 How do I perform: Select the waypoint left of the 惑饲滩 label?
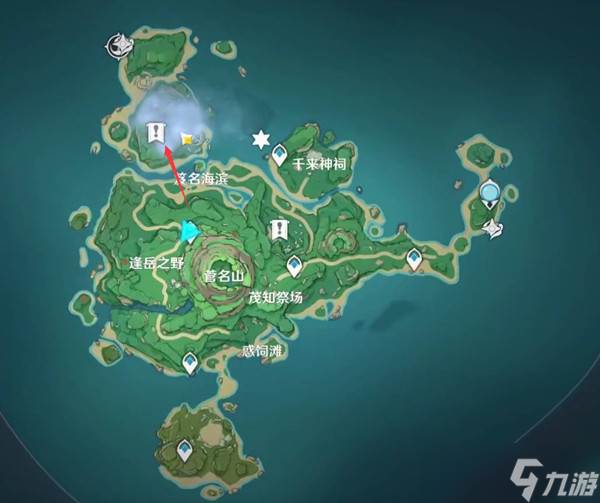(191, 364)
